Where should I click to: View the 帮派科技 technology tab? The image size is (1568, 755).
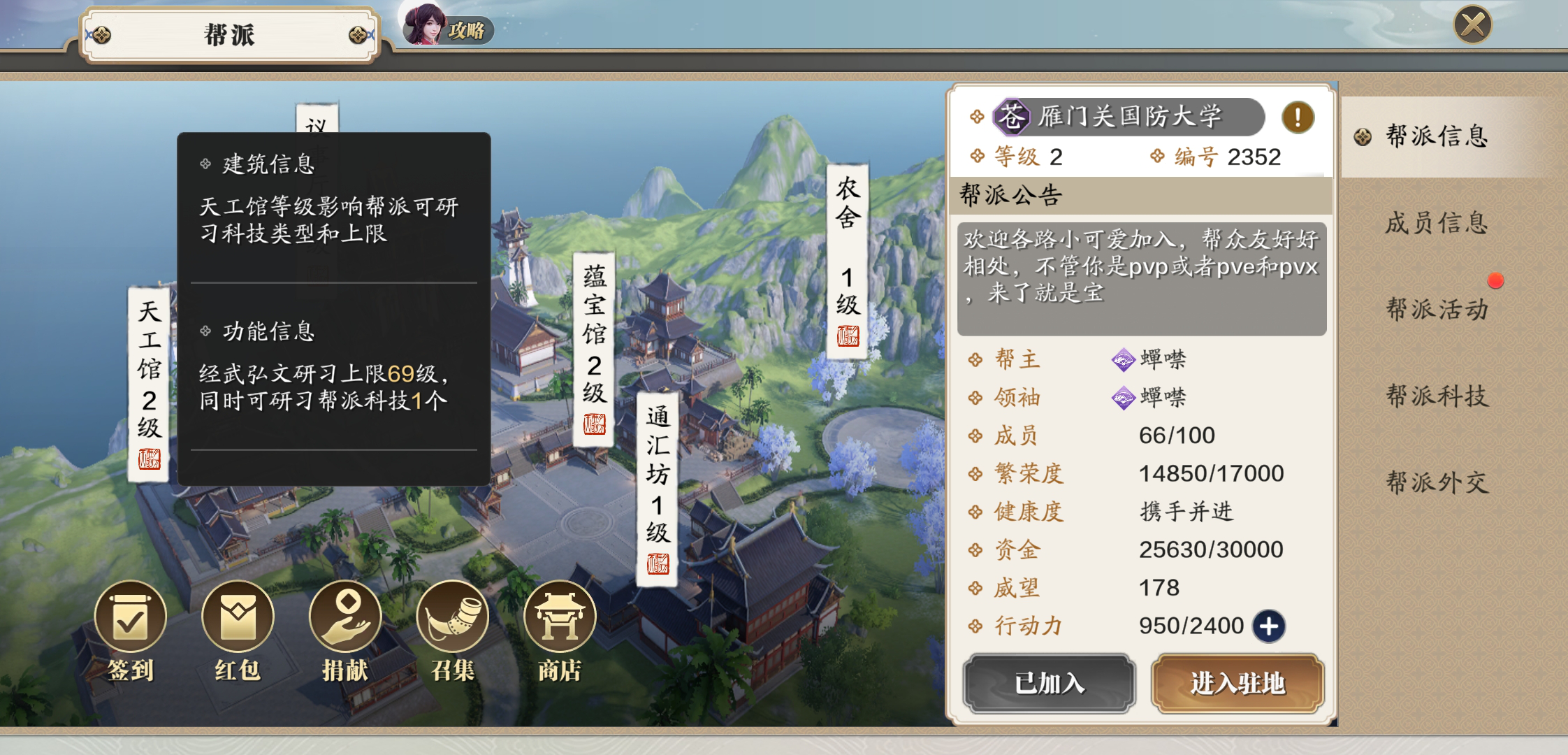tap(1437, 396)
